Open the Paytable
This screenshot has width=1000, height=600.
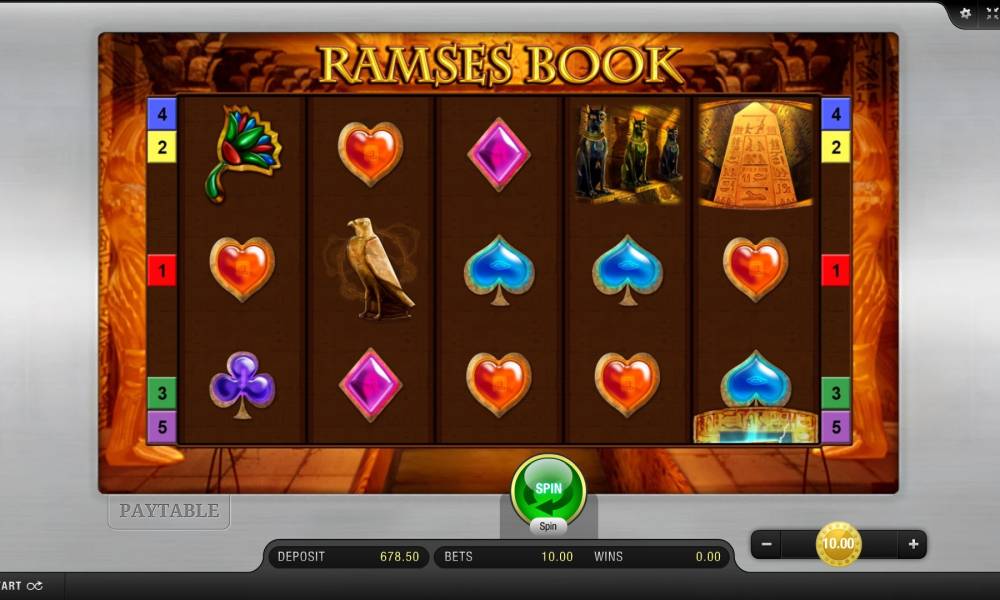coord(169,511)
